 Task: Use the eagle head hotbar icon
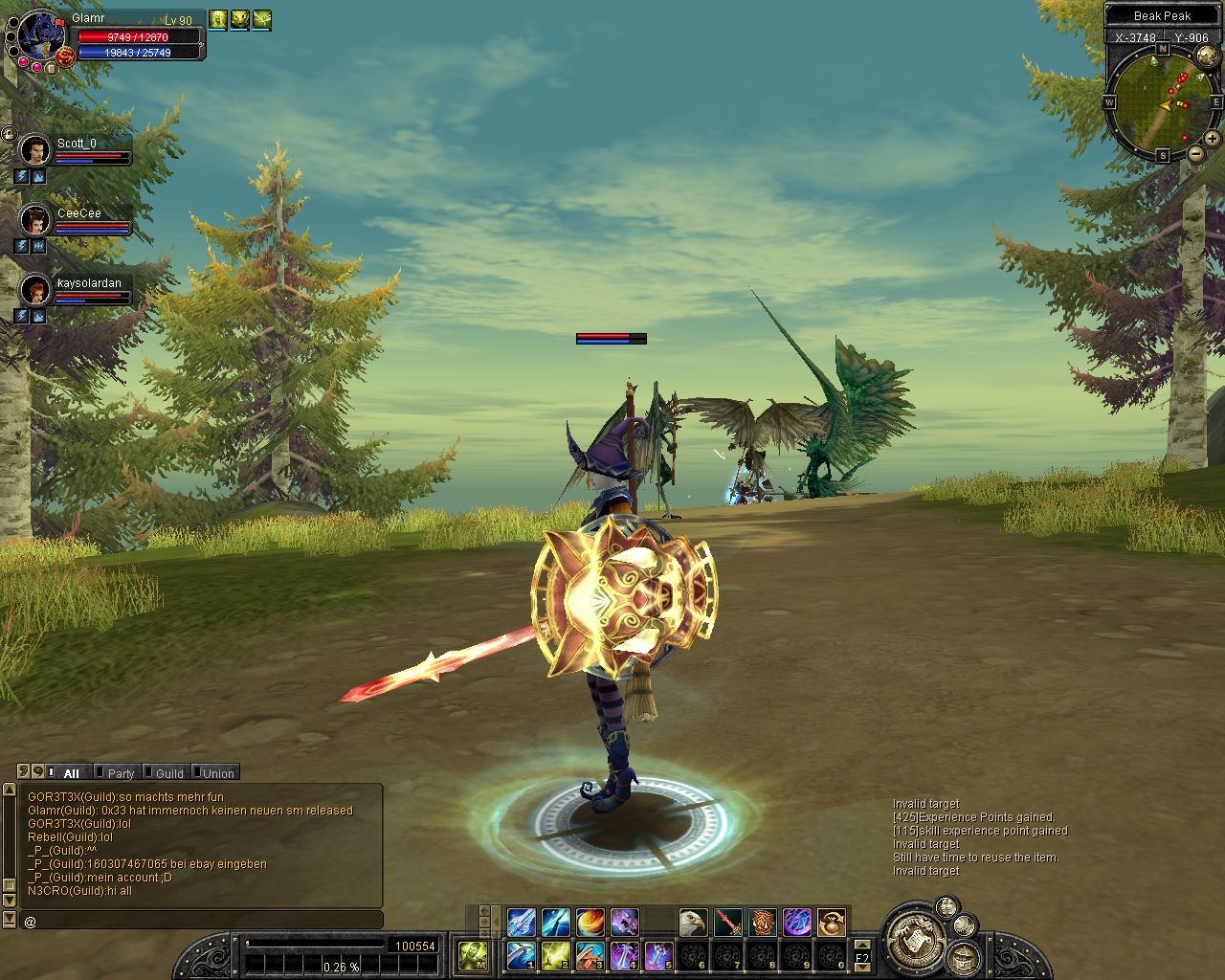tap(693, 923)
